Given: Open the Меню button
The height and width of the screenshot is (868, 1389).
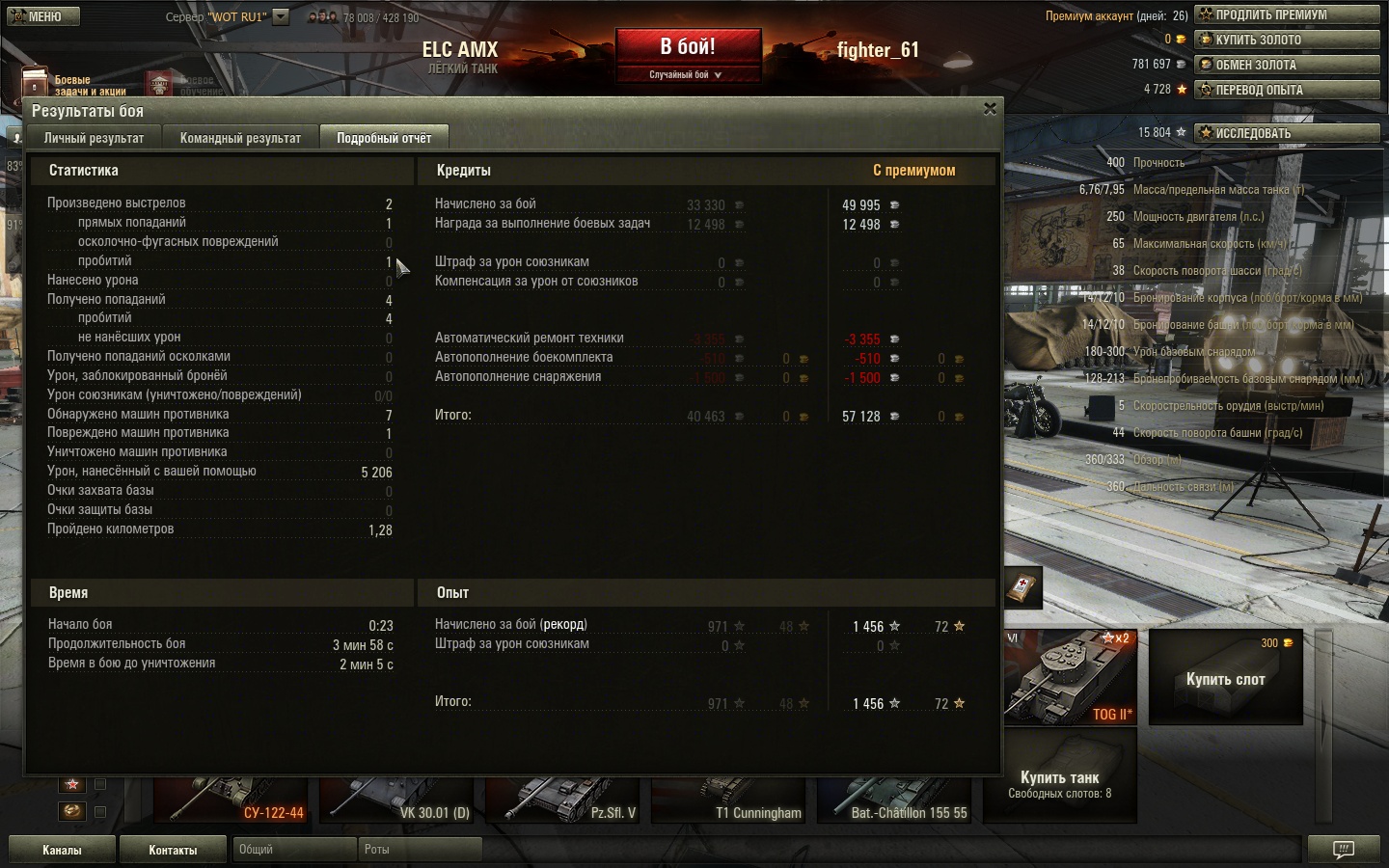Looking at the screenshot, I should pos(40,16).
